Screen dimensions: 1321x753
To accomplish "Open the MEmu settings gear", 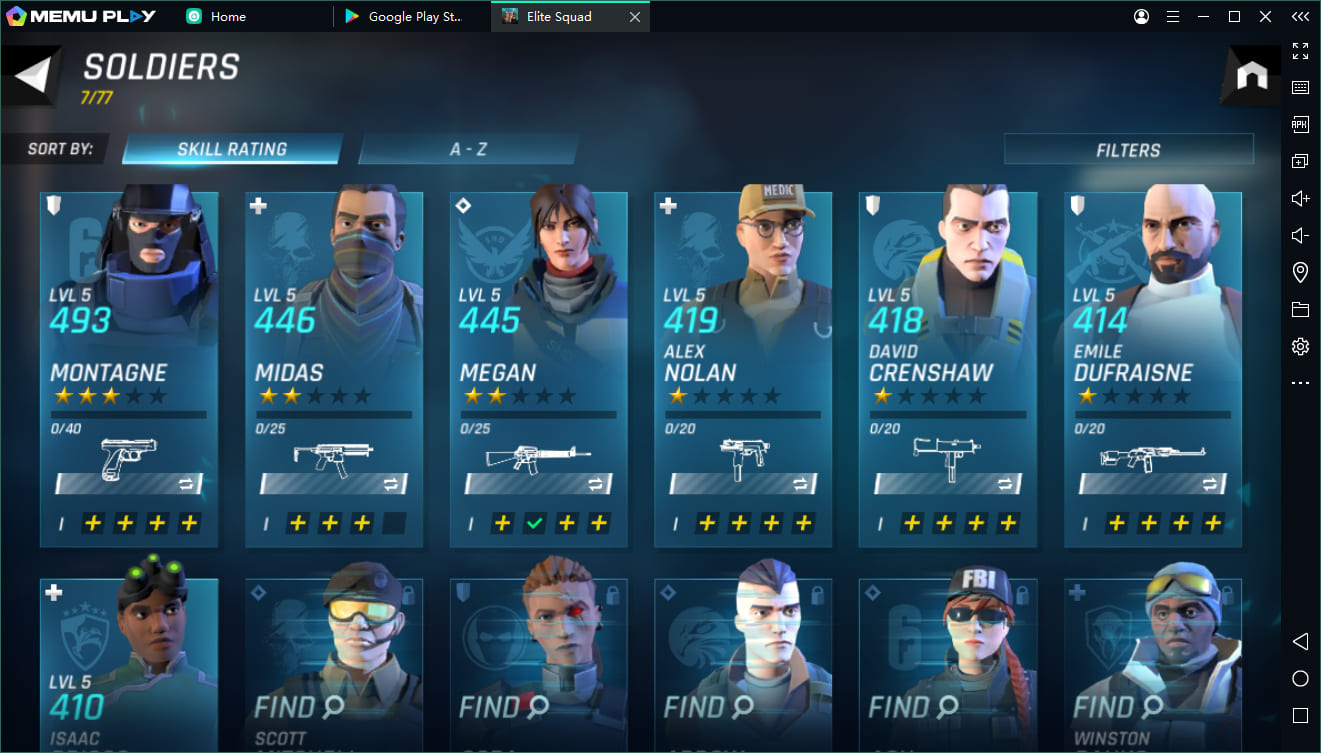I will click(x=1300, y=346).
